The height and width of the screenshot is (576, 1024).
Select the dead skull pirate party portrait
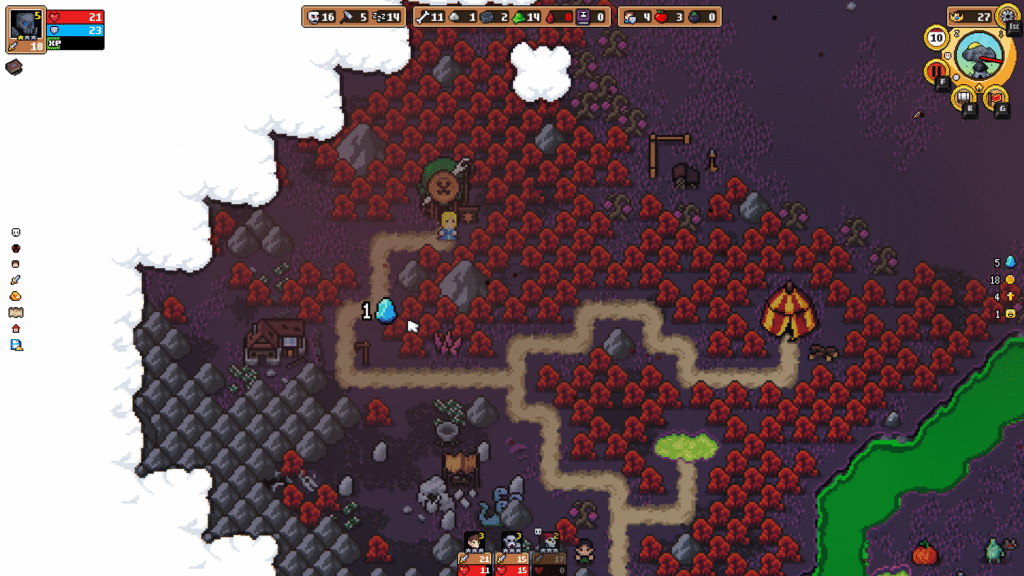coord(549,543)
